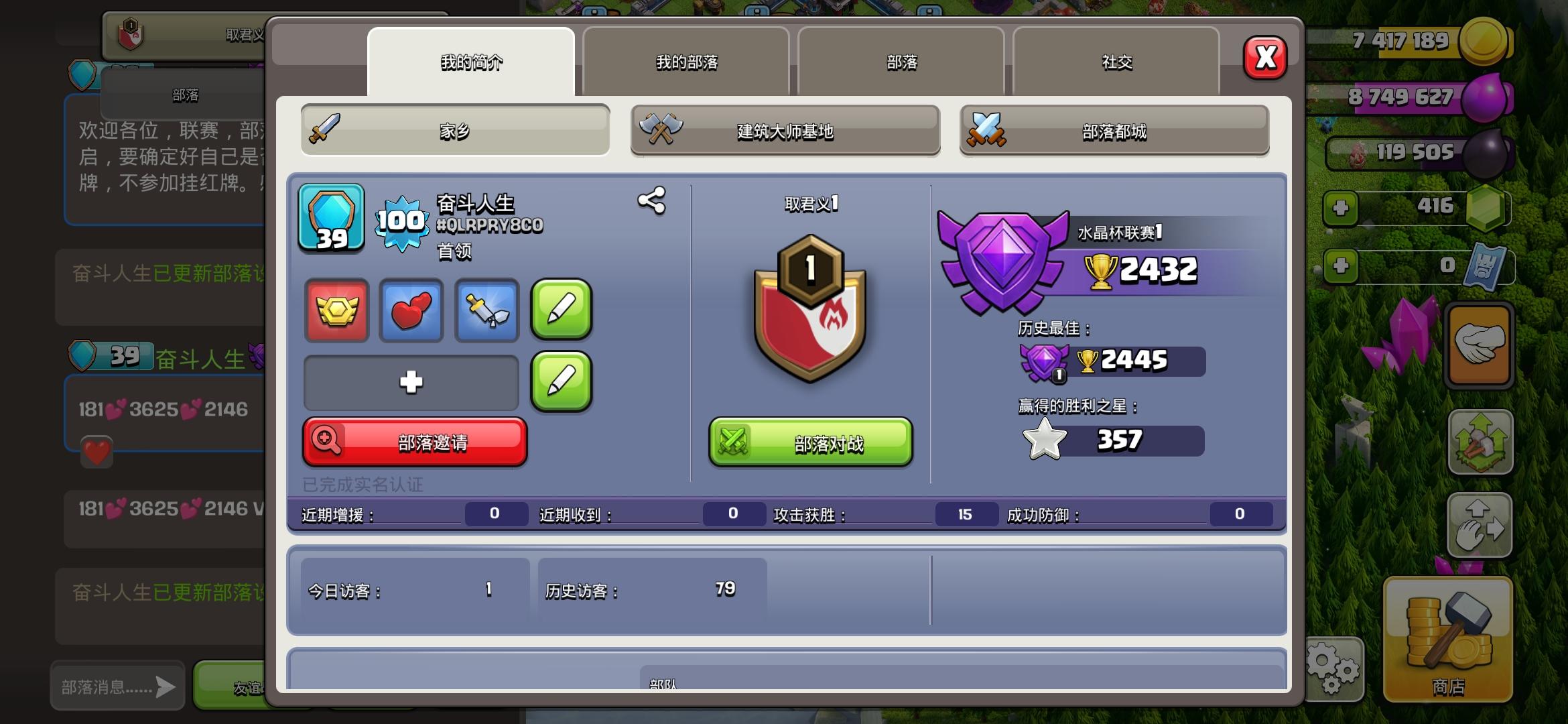Image resolution: width=1568 pixels, height=724 pixels.
Task: Switch to the 社交 tab
Action: (x=1114, y=62)
